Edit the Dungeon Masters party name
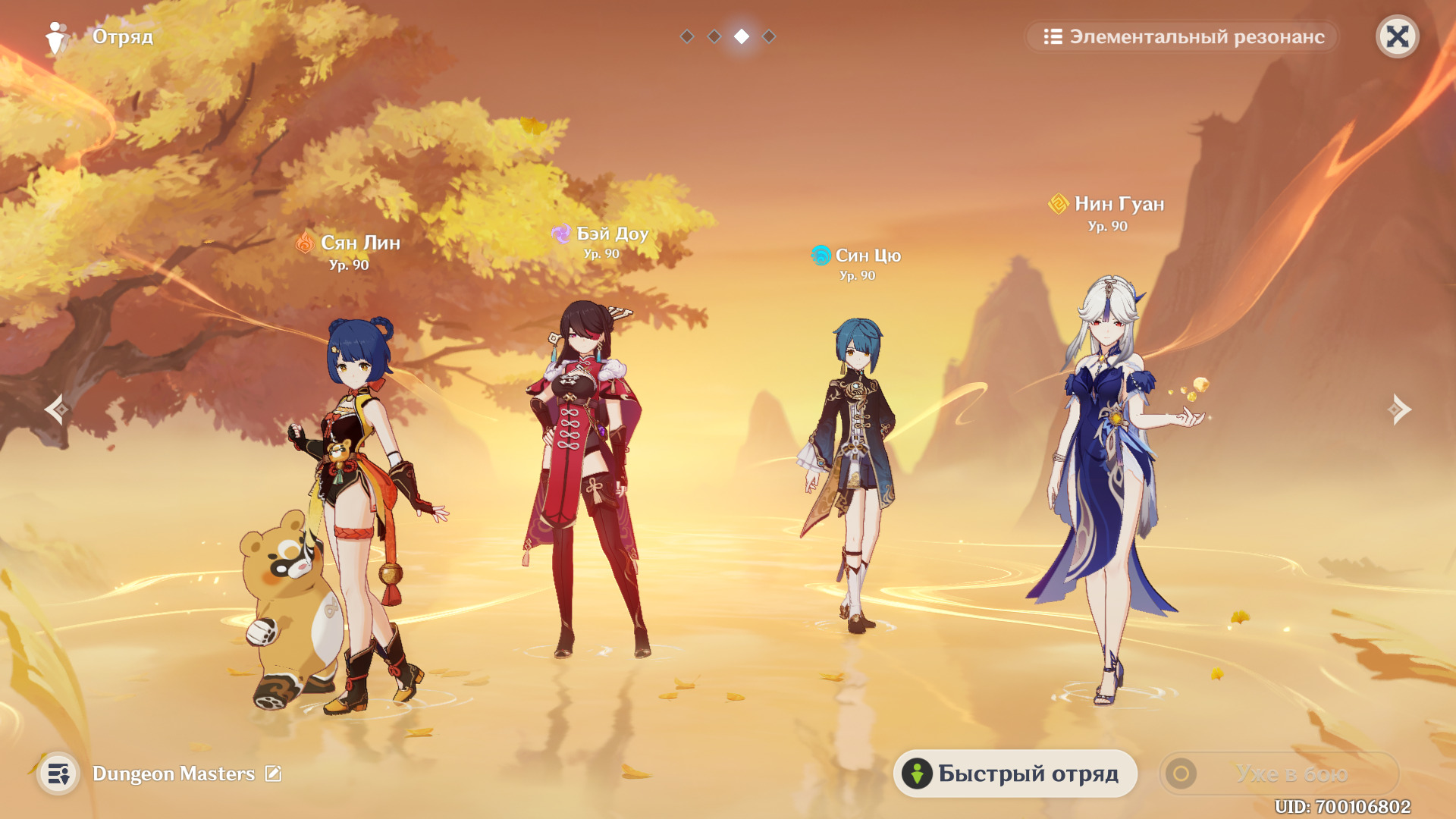 273,773
